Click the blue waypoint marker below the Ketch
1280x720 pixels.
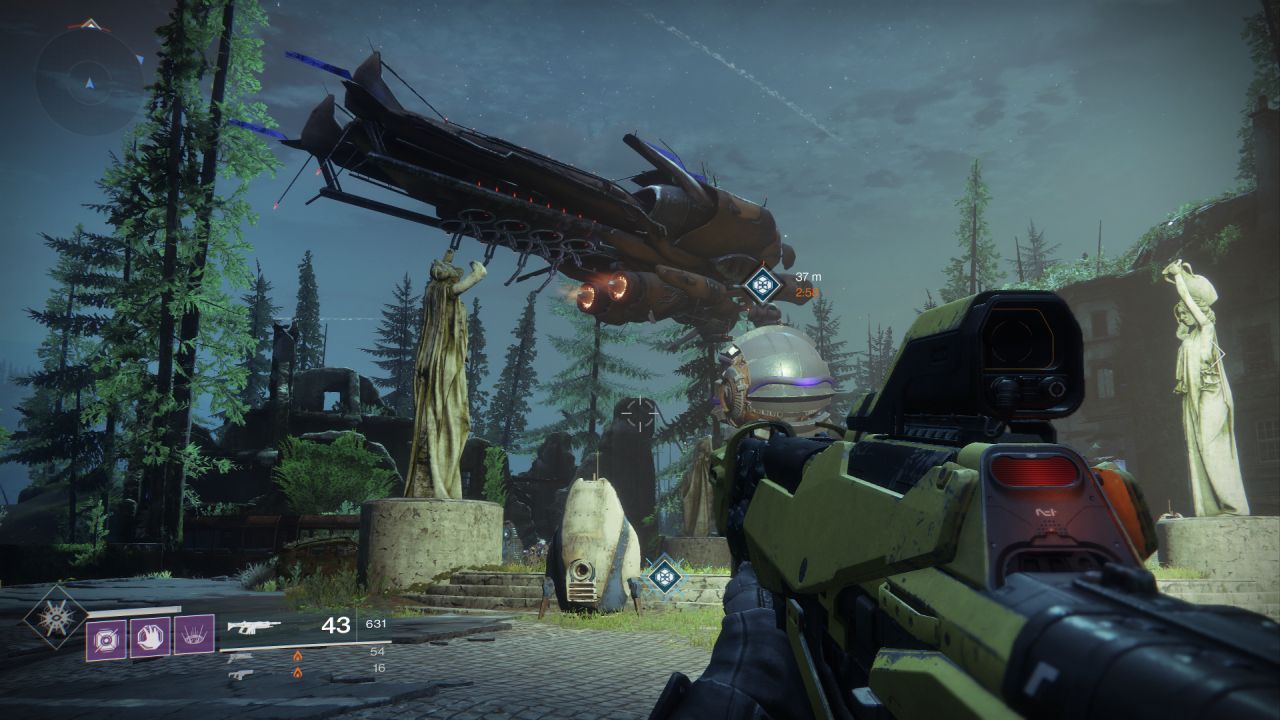(x=762, y=284)
